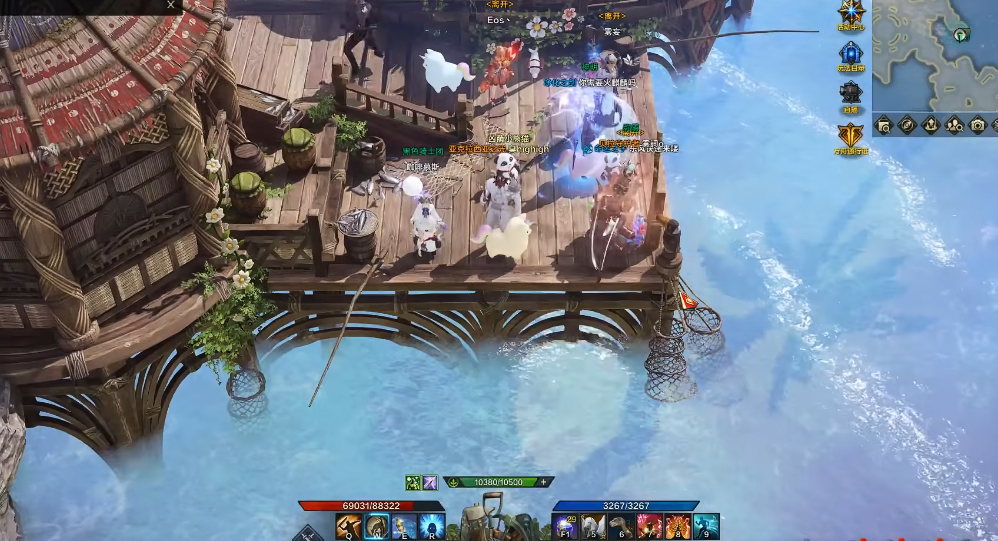998x541 pixels.
Task: Activate the Q fishing cast skill
Action: click(350, 526)
